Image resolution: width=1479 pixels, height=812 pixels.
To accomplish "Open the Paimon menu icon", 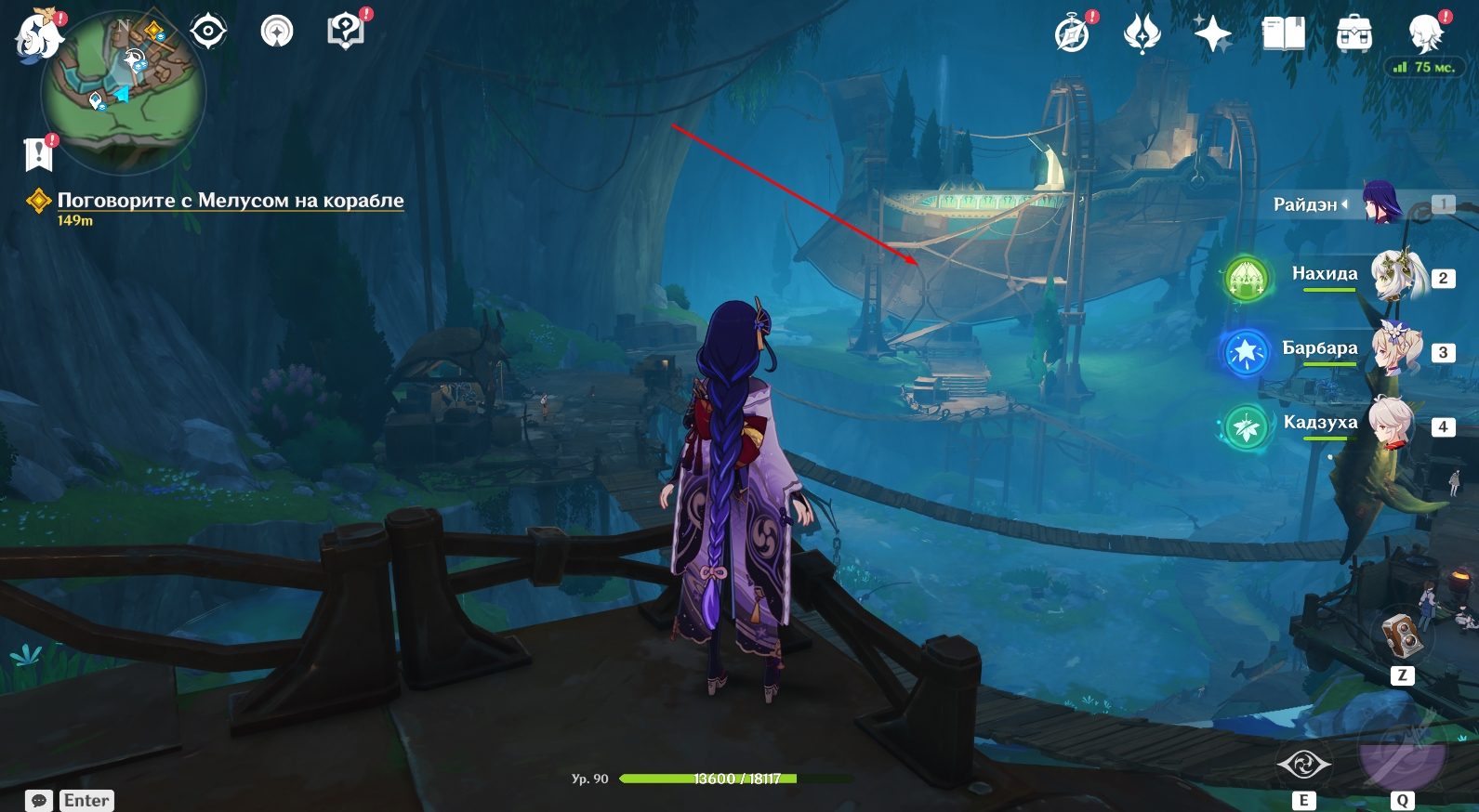I will pyautogui.click(x=38, y=36).
